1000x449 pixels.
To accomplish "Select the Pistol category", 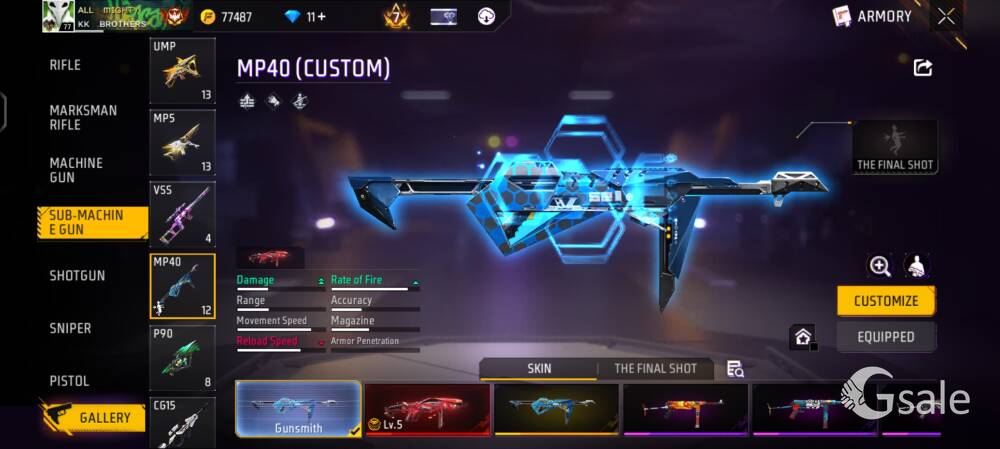I will coord(69,381).
